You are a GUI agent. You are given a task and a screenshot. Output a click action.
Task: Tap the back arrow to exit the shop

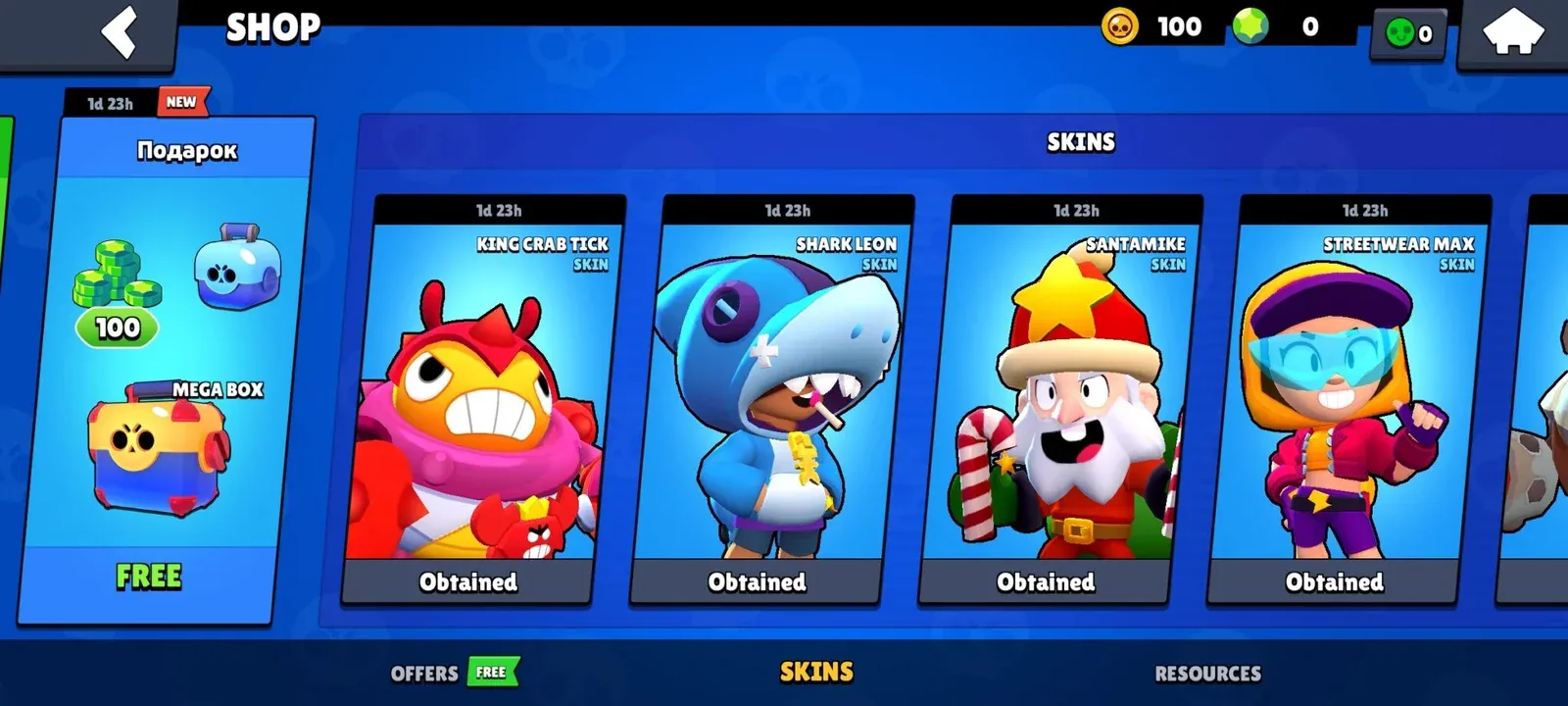coord(118,32)
